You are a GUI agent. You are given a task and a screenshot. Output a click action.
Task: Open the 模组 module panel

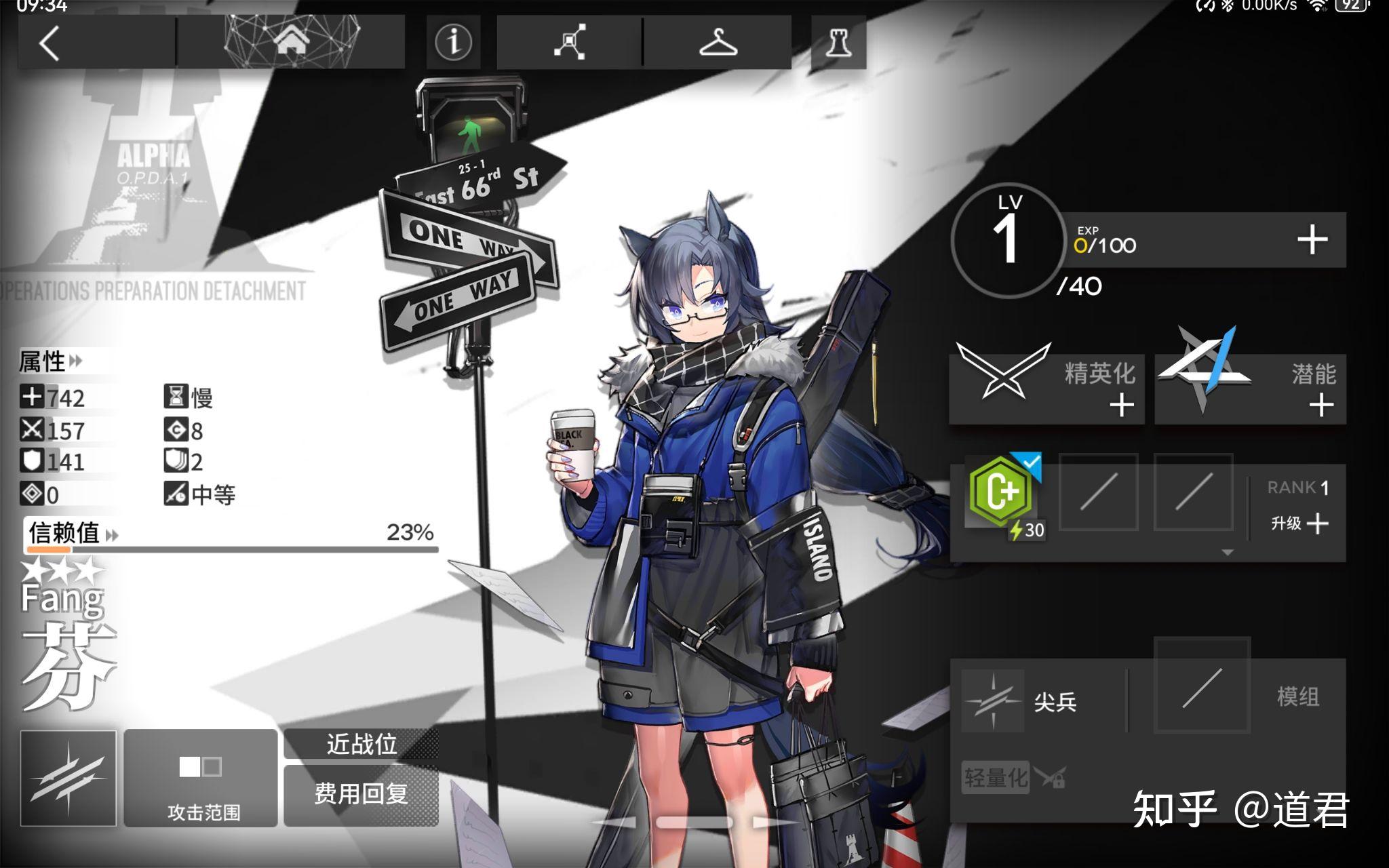tap(1248, 696)
